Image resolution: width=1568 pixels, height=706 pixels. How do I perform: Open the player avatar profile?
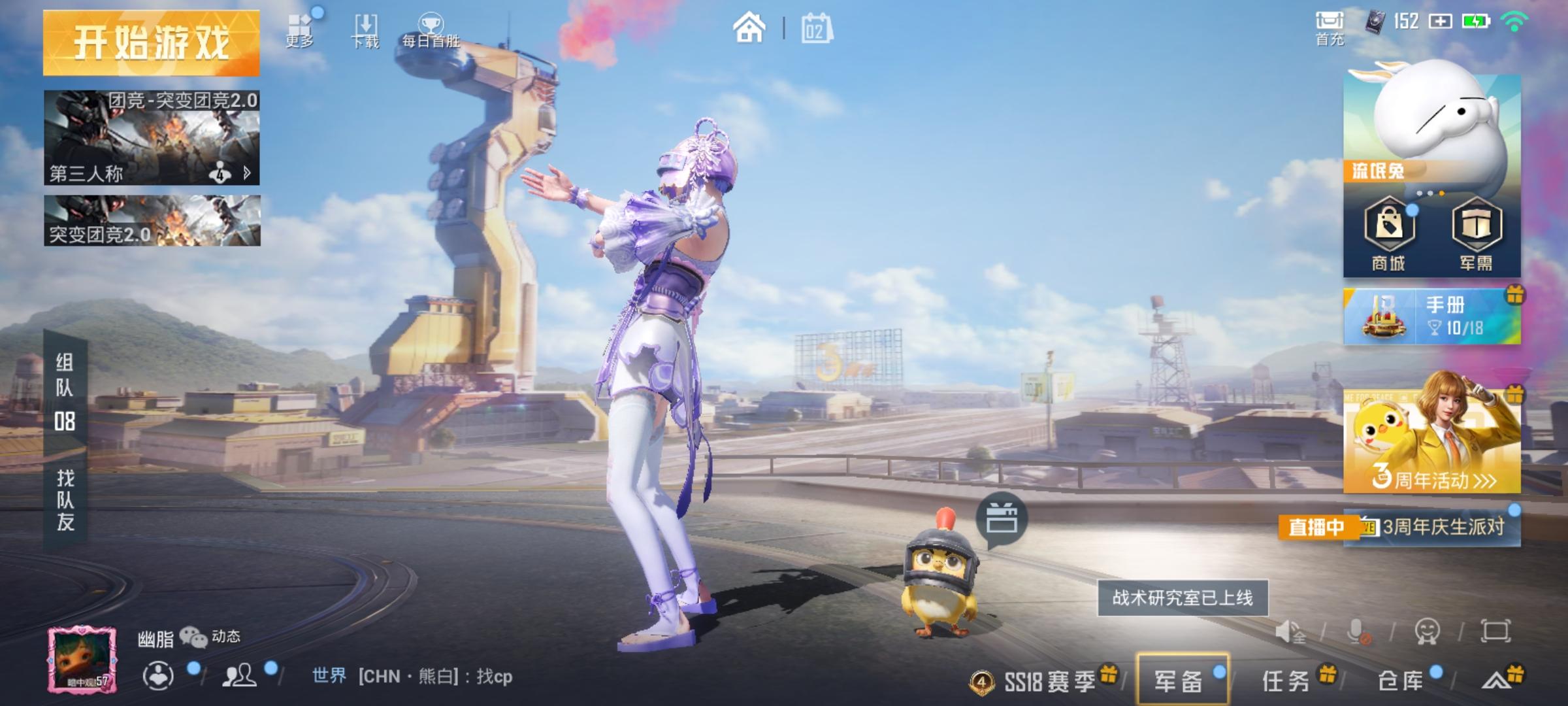pos(82,659)
